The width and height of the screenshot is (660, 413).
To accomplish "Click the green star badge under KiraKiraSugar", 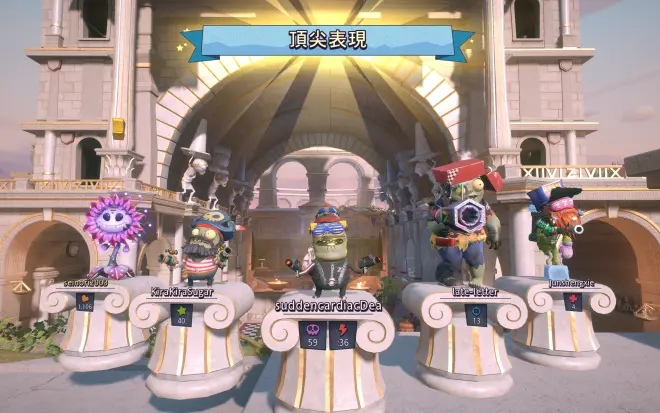I will coord(182,314).
